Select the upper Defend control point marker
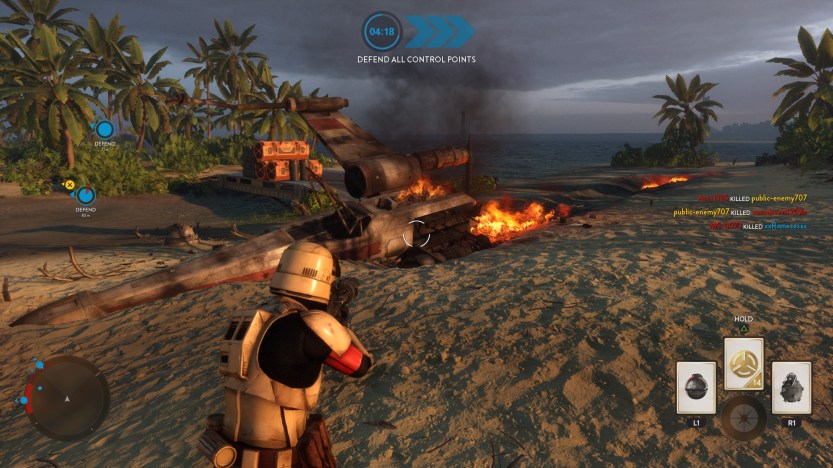Image resolution: width=833 pixels, height=468 pixels. pyautogui.click(x=104, y=129)
